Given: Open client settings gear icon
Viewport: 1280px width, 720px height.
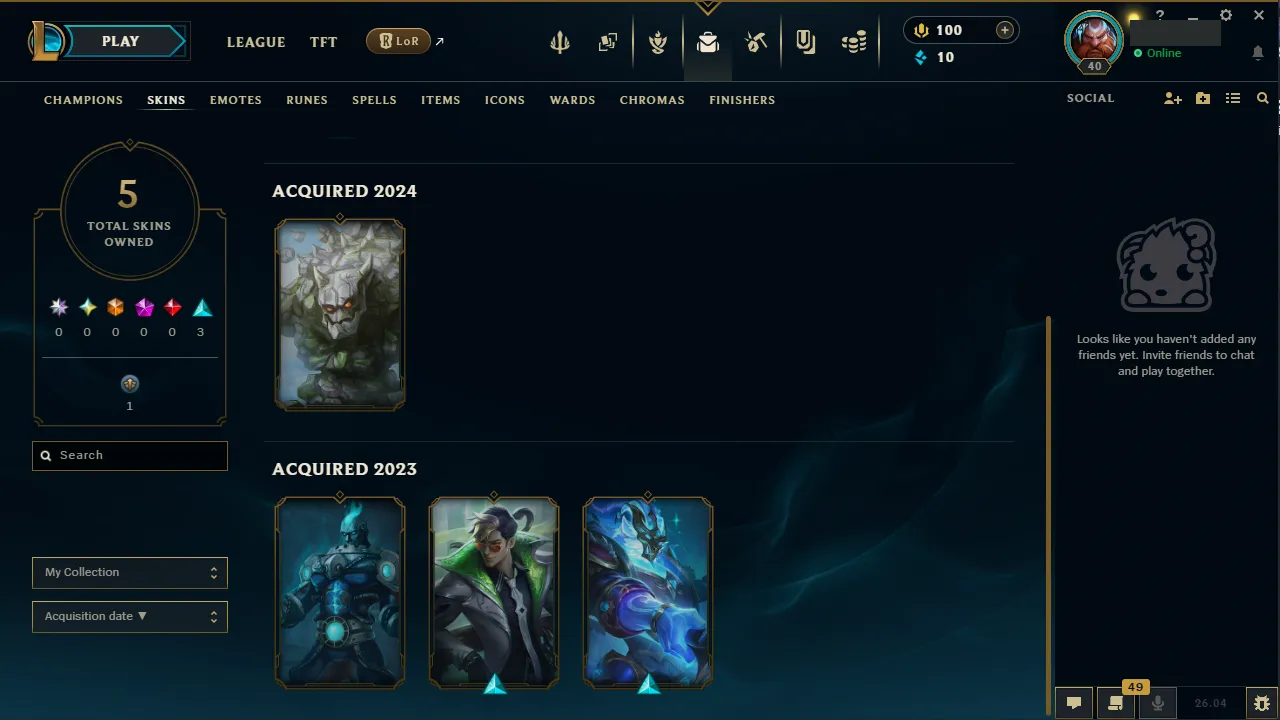Looking at the screenshot, I should click(1225, 16).
